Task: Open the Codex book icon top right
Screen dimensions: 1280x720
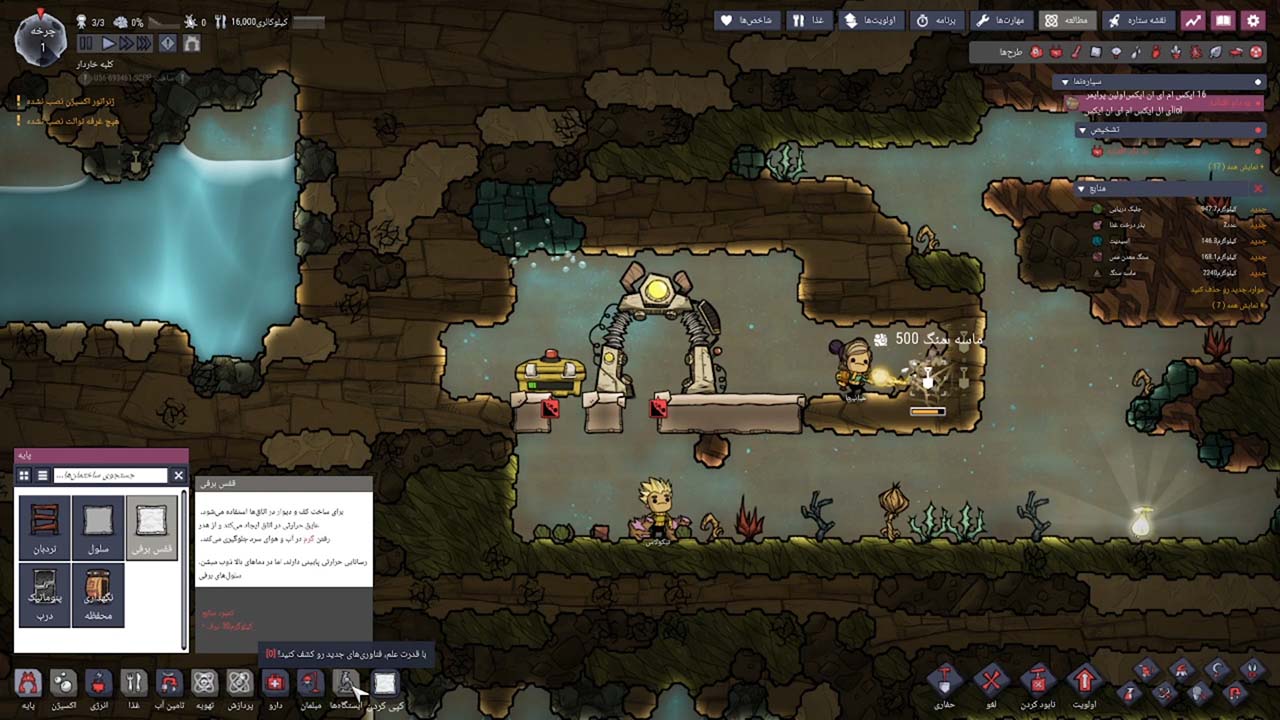Action: point(1224,21)
